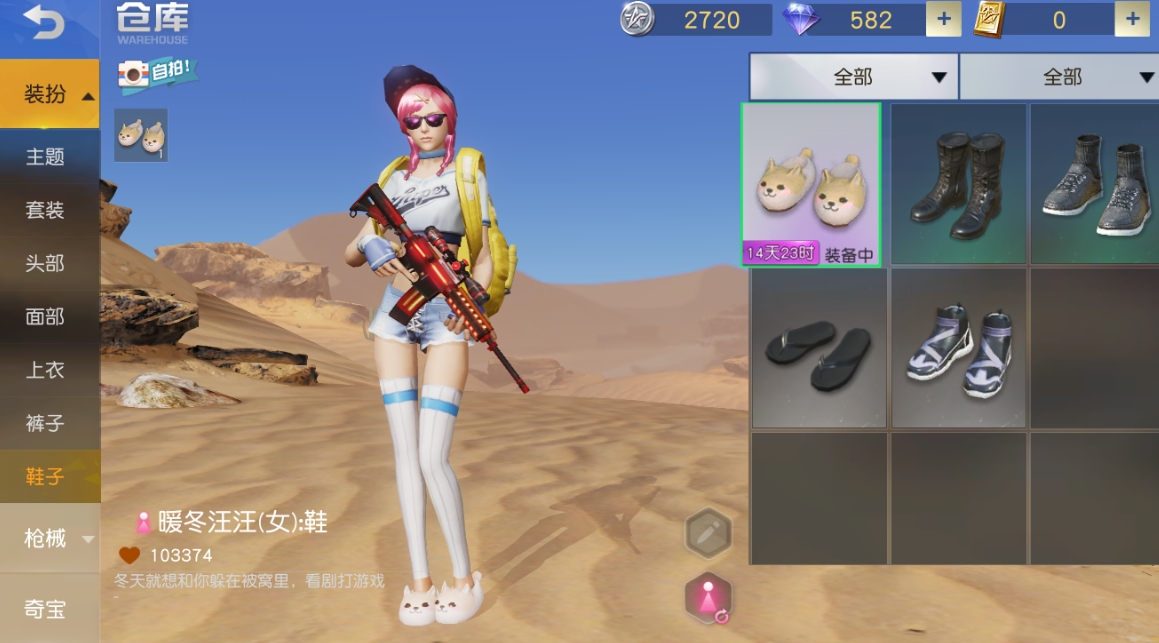Image resolution: width=1159 pixels, height=643 pixels.
Task: Switch to the 套装 suits tab
Action: tap(45, 210)
